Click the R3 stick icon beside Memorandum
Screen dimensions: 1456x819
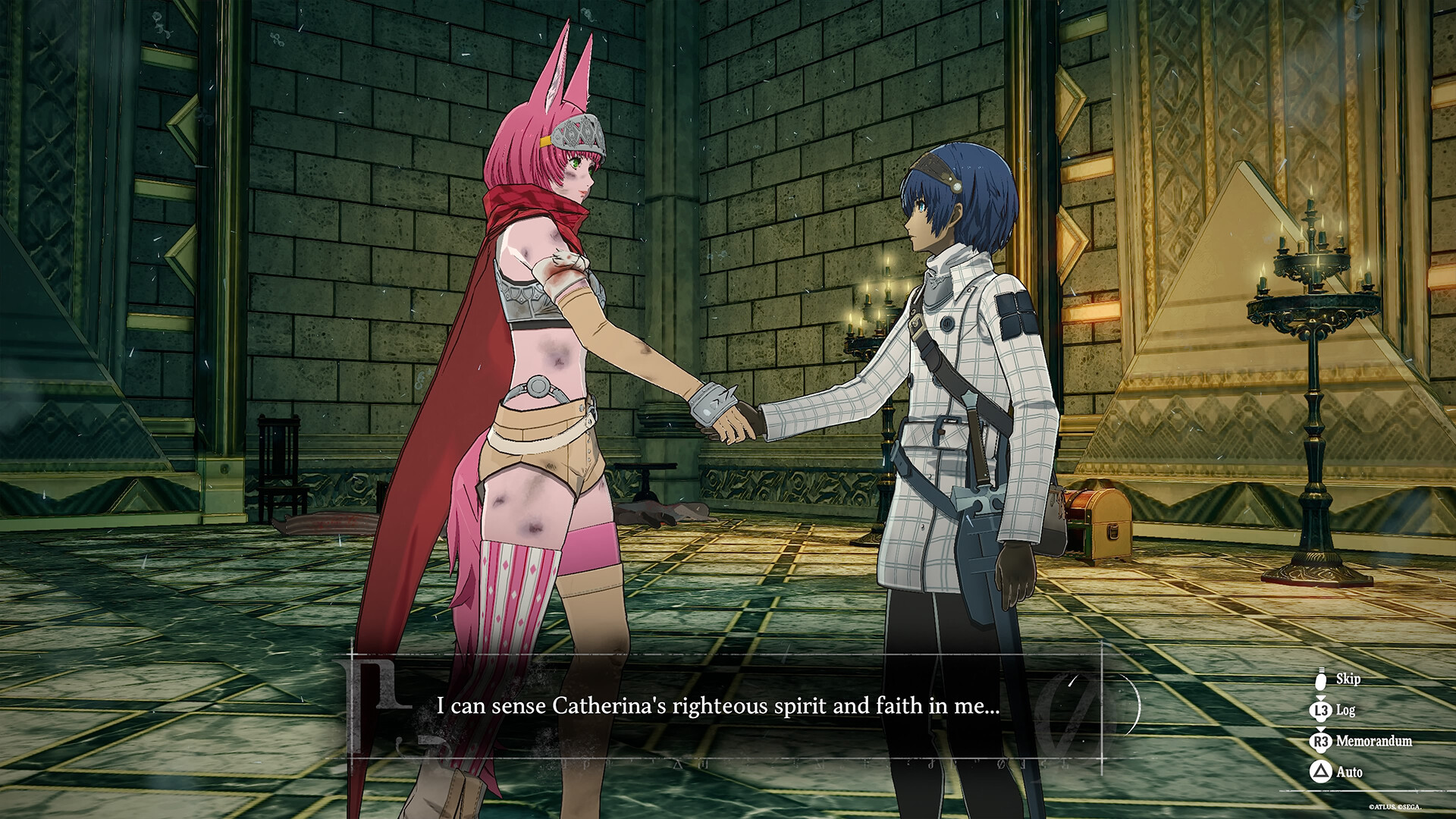click(x=1320, y=741)
